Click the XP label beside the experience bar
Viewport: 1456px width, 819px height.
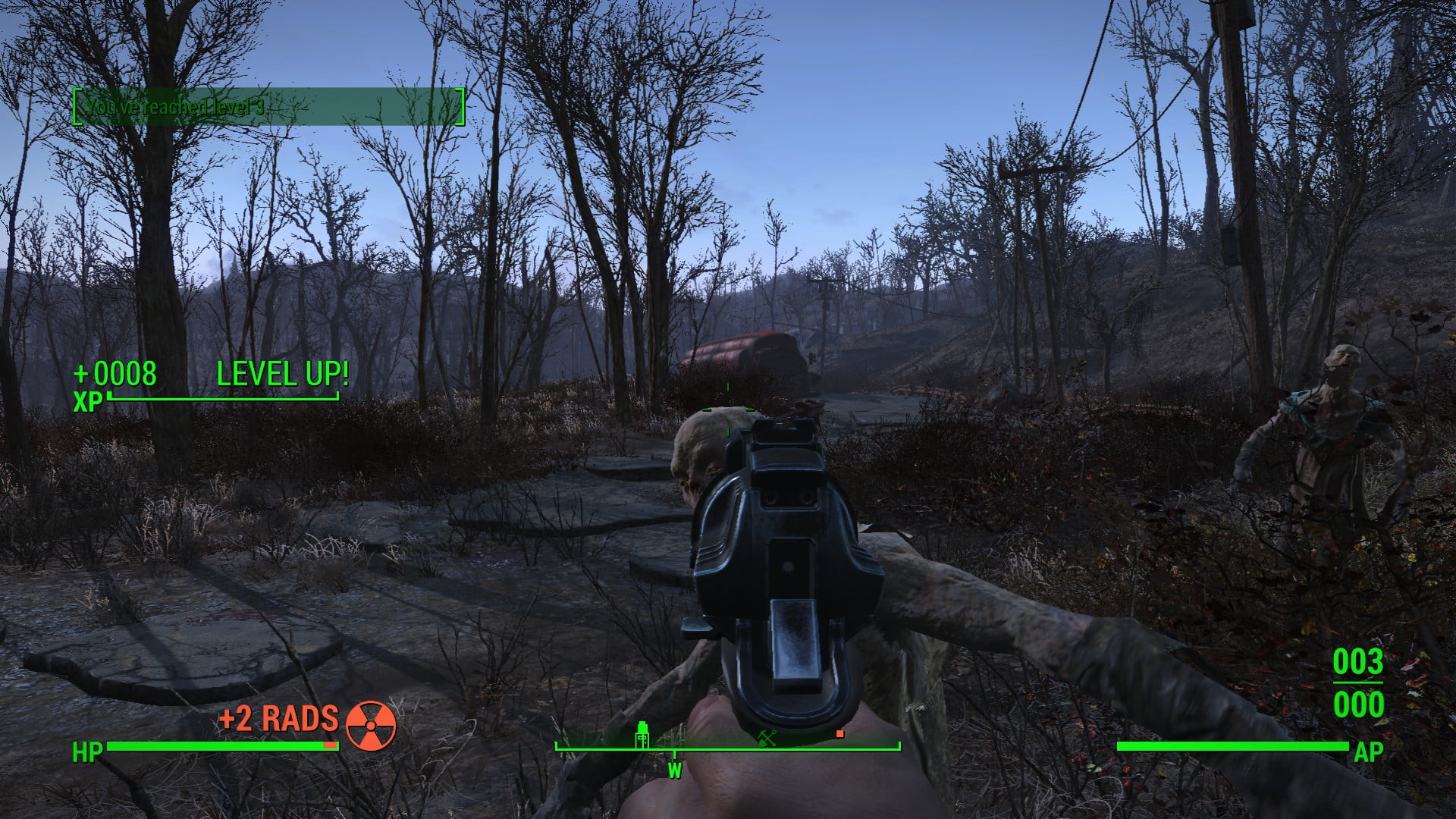click(89, 400)
